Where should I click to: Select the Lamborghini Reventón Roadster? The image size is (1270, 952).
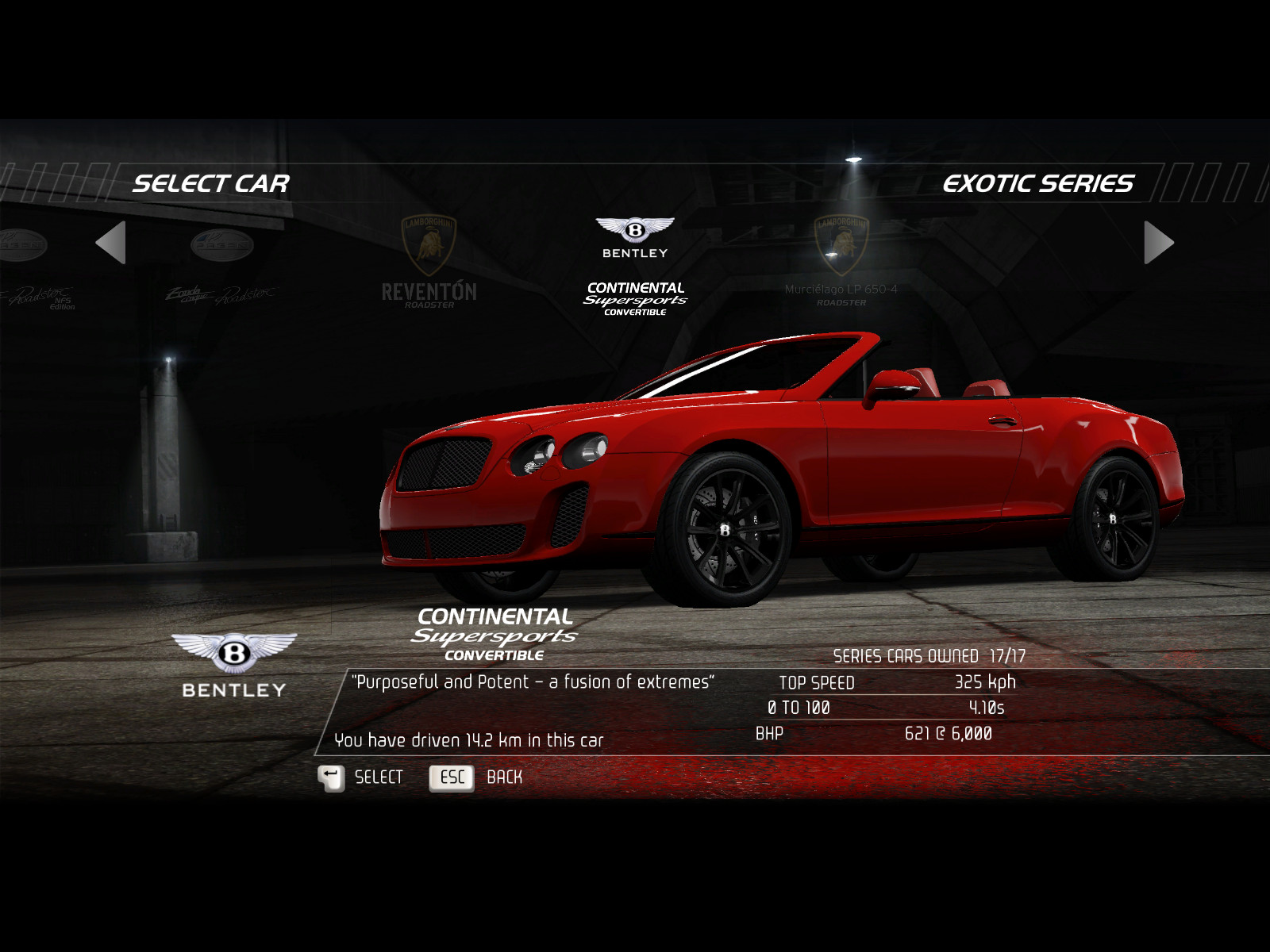click(x=429, y=263)
